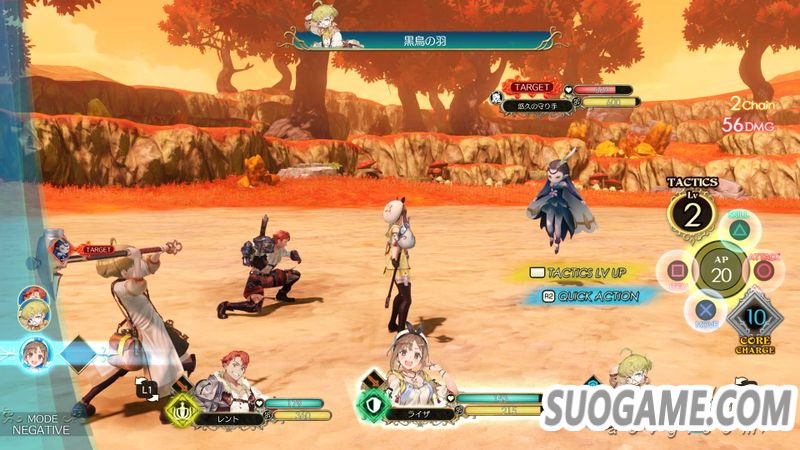
Task: Open the Item command on the wheel
Action: (x=678, y=270)
